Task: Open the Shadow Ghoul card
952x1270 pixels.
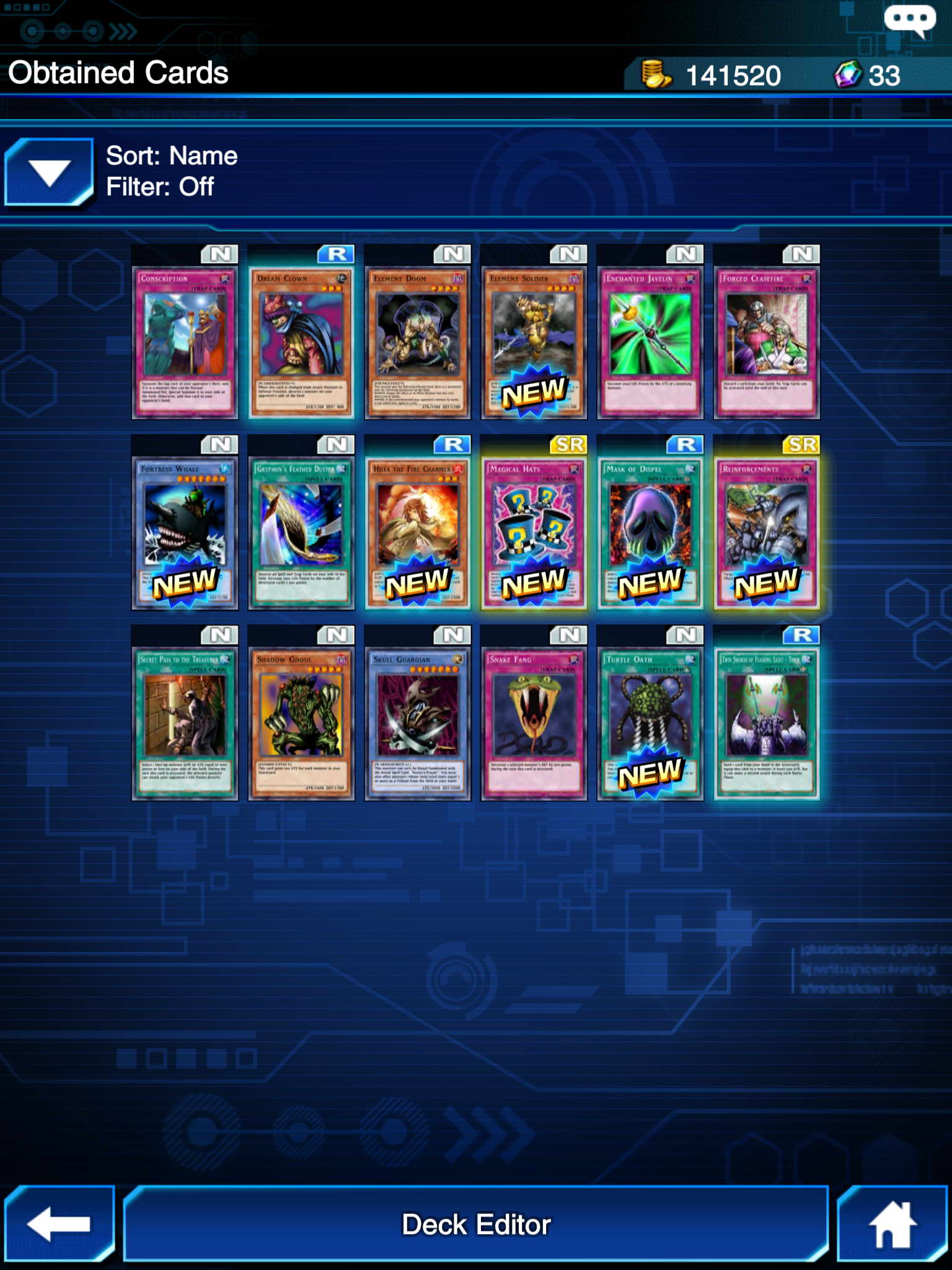Action: click(301, 723)
